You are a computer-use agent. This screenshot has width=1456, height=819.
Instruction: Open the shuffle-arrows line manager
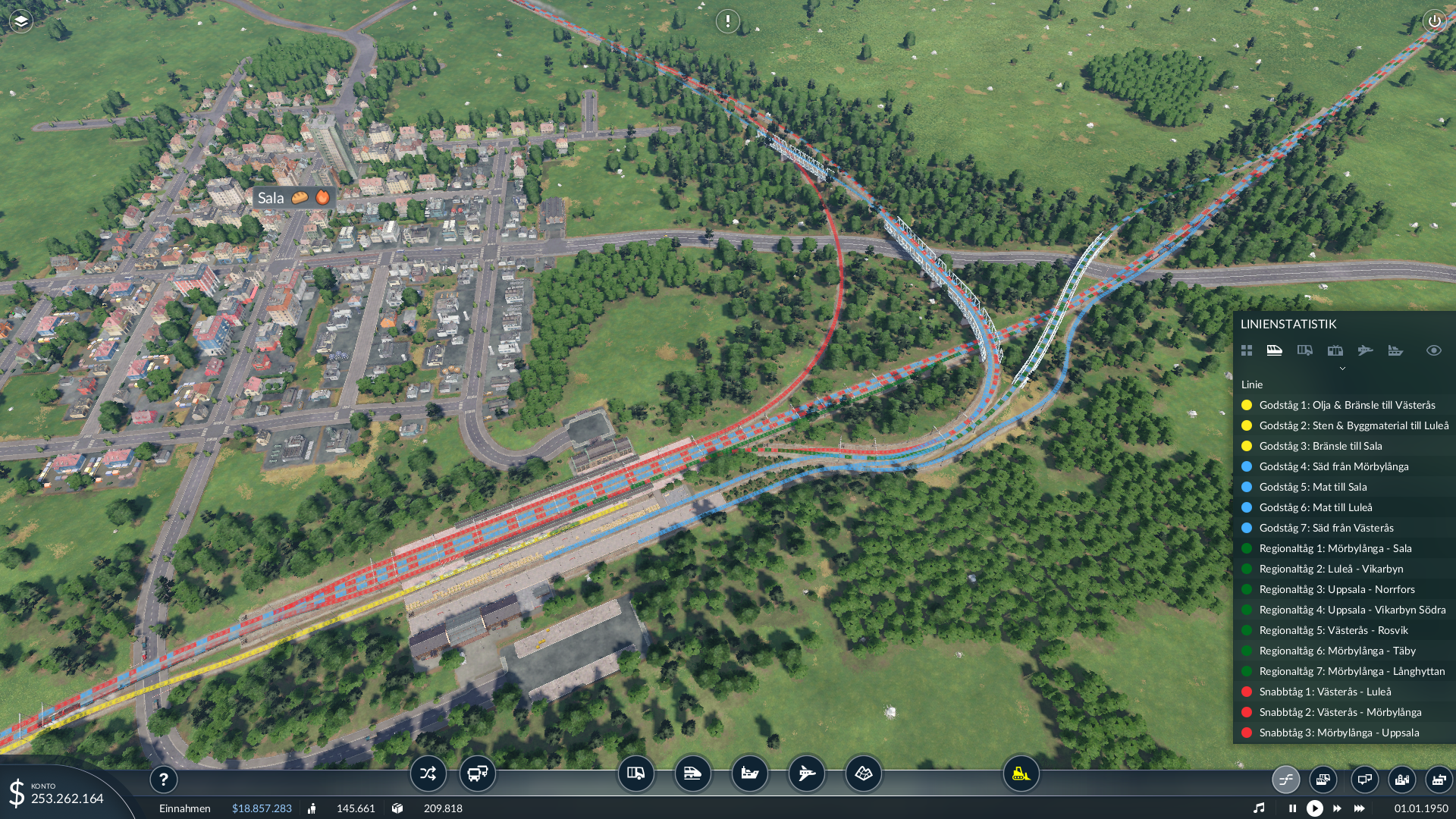[x=428, y=773]
